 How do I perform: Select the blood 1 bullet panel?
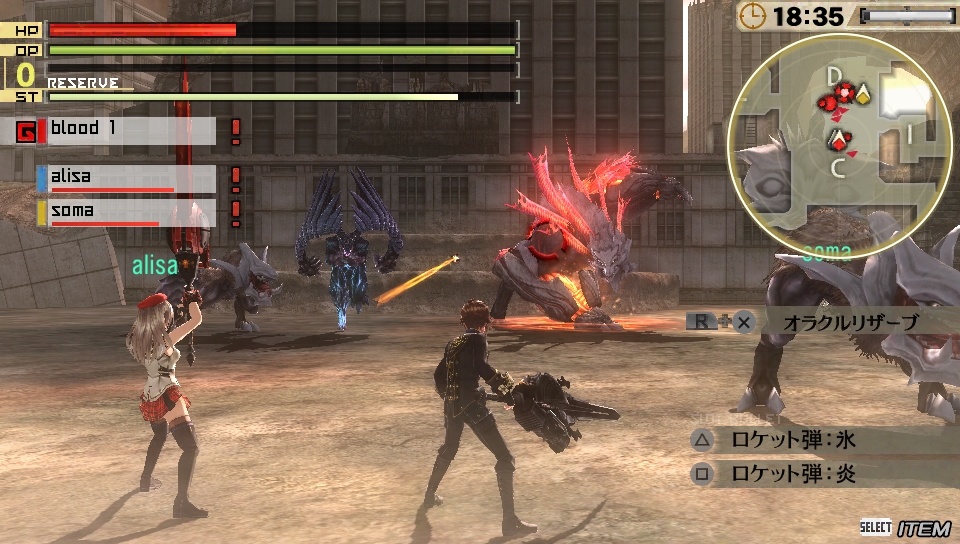[127, 130]
